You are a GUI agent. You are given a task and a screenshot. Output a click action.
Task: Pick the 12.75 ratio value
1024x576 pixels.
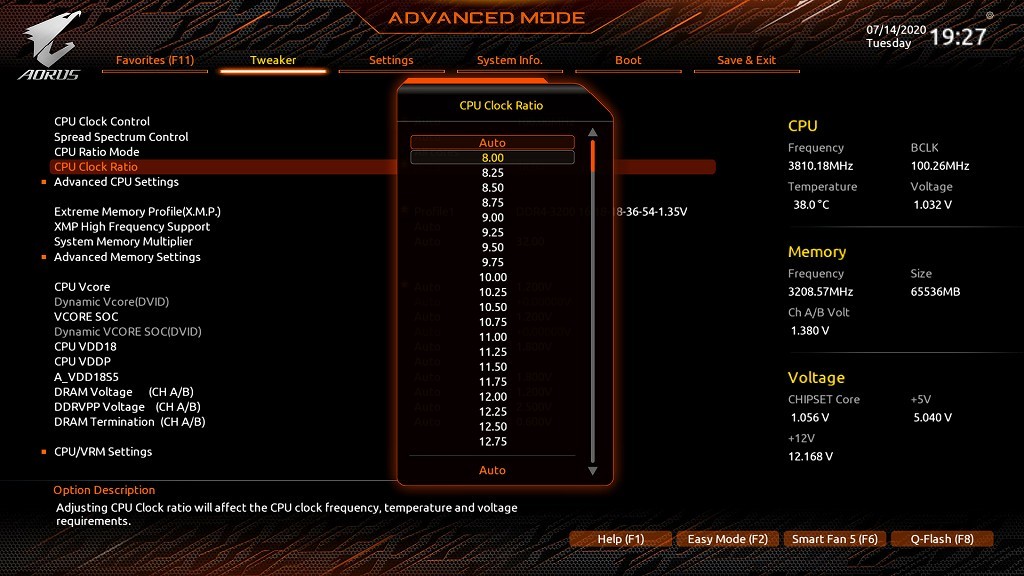tap(492, 442)
